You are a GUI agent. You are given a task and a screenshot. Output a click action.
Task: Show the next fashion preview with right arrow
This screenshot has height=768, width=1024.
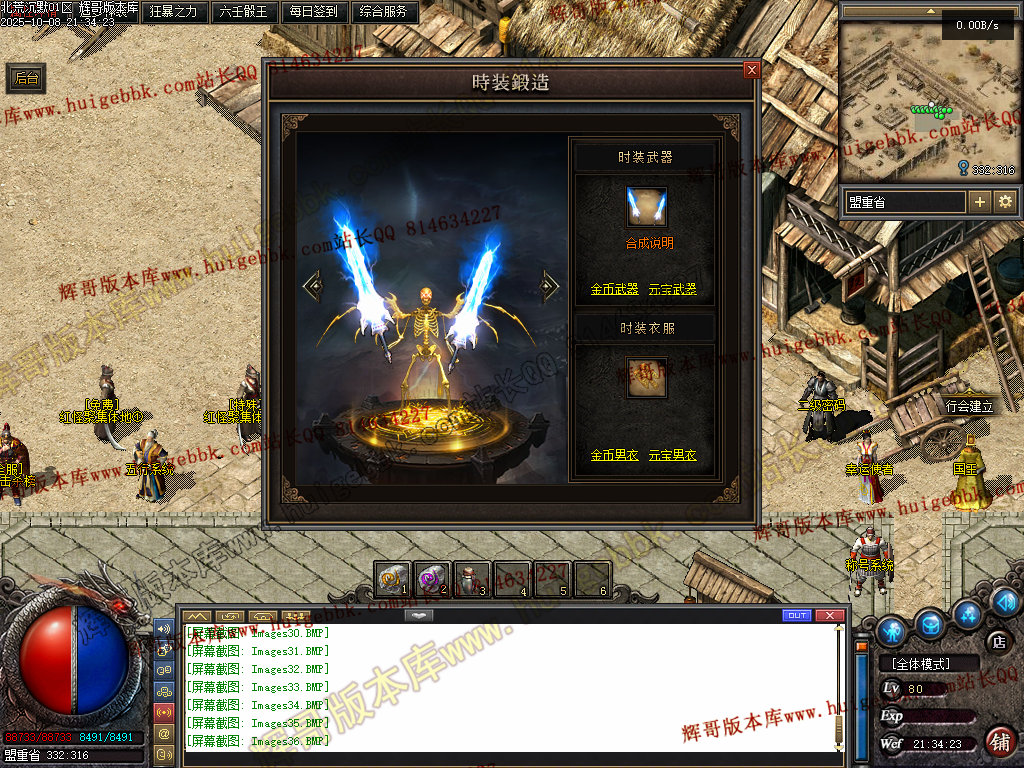coord(549,287)
